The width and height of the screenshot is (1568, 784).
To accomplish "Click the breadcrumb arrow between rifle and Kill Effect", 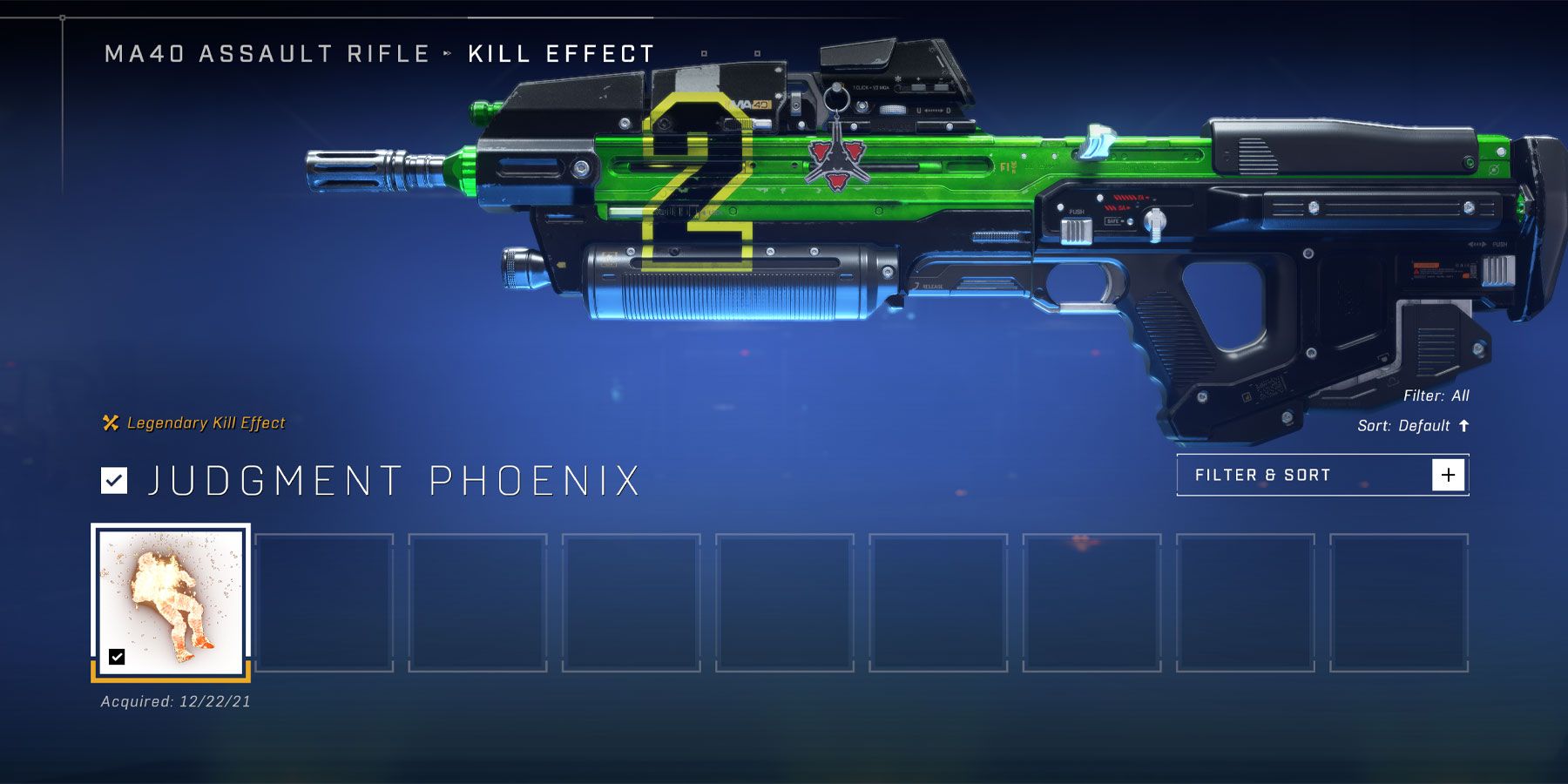I will (x=446, y=52).
